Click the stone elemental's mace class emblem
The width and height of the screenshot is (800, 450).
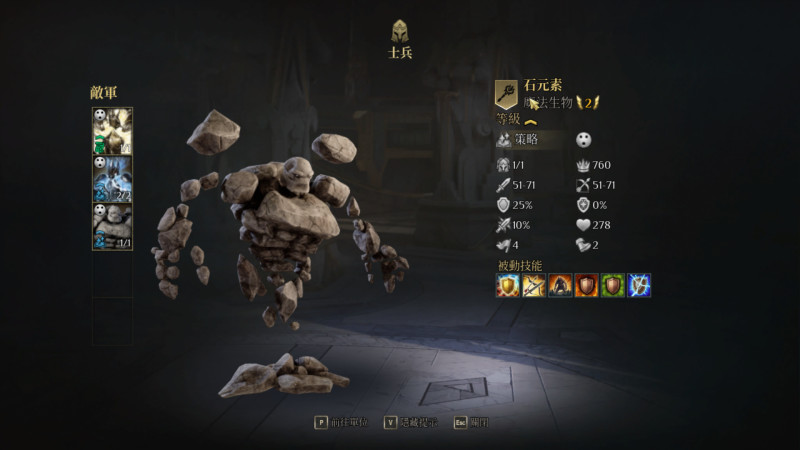coord(507,94)
